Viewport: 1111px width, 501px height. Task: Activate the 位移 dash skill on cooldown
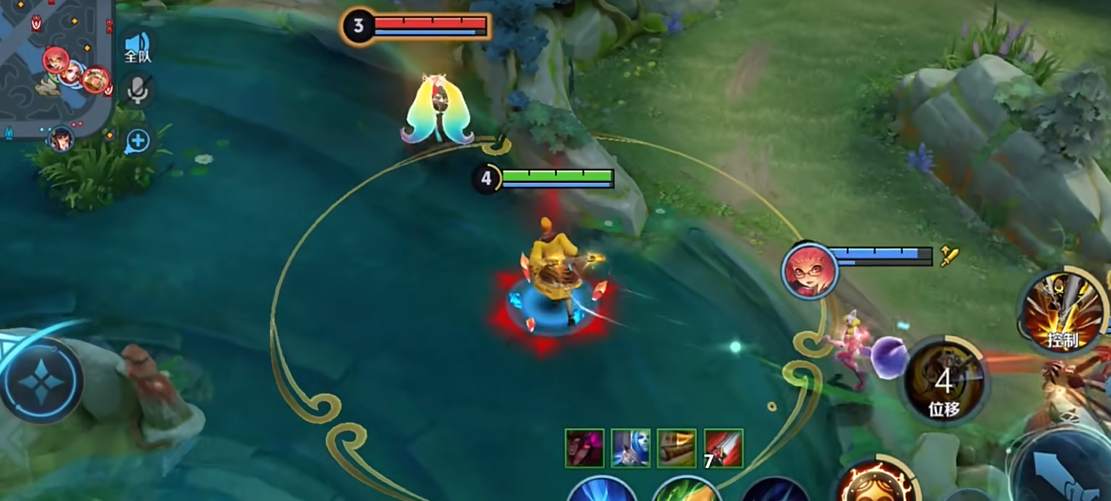pyautogui.click(x=942, y=380)
